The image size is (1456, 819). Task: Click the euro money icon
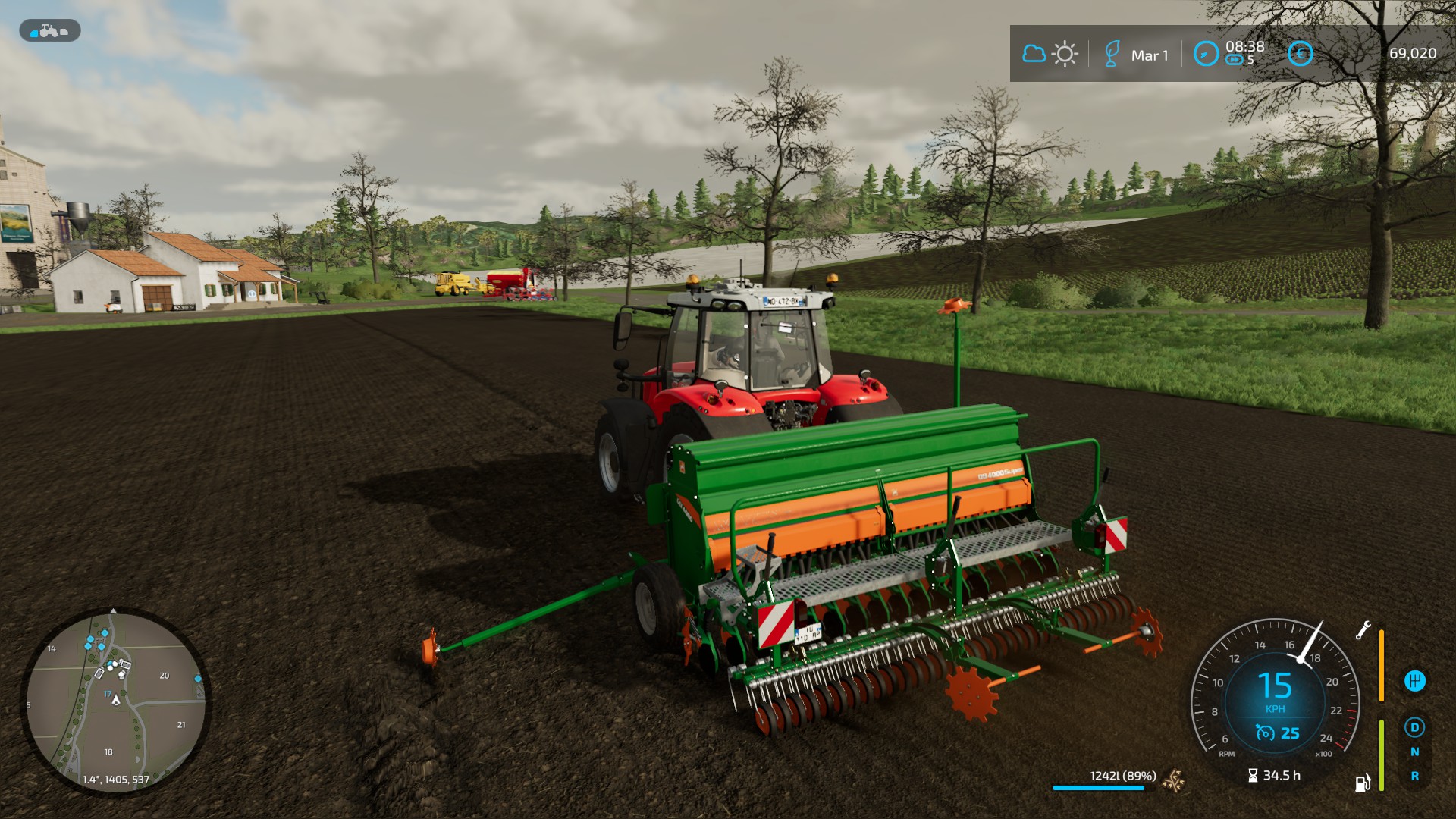point(1301,53)
